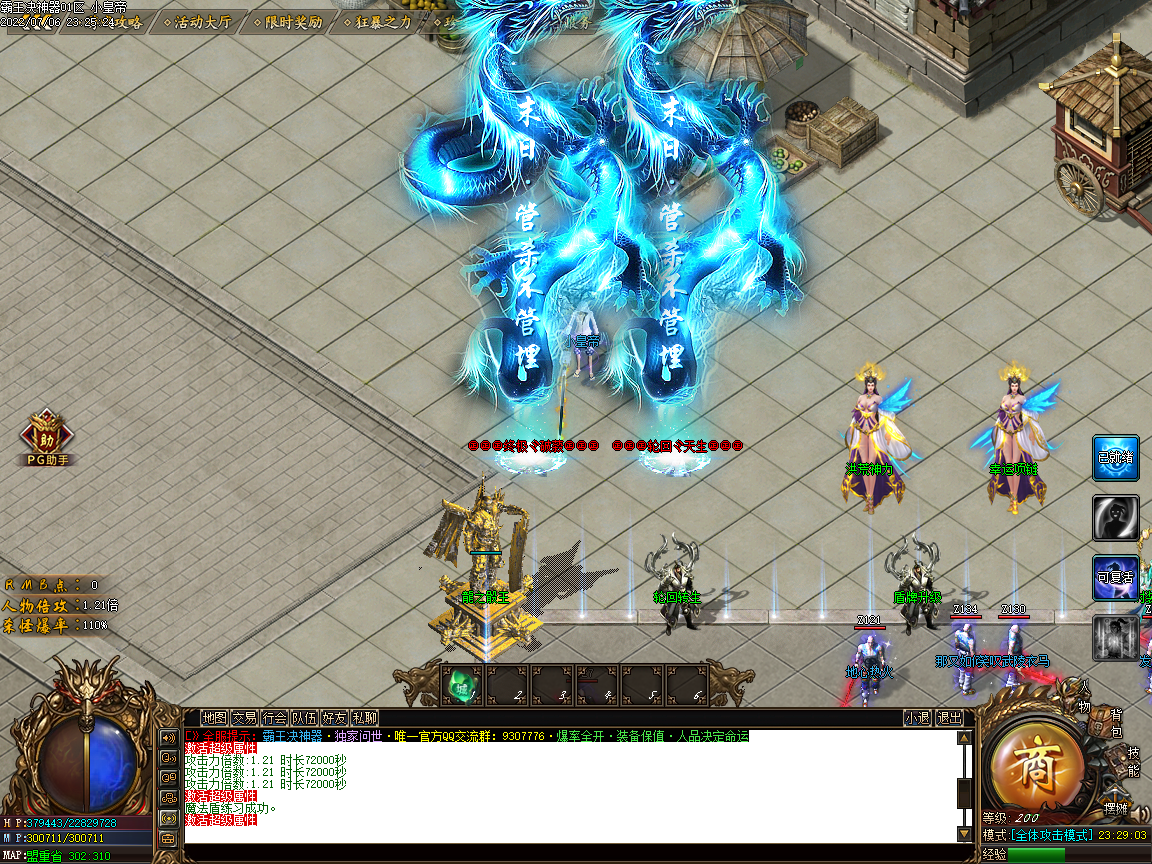Viewport: 1152px width, 864px height.
Task: Select the green 土 item in hotbar slot one
Action: 462,685
